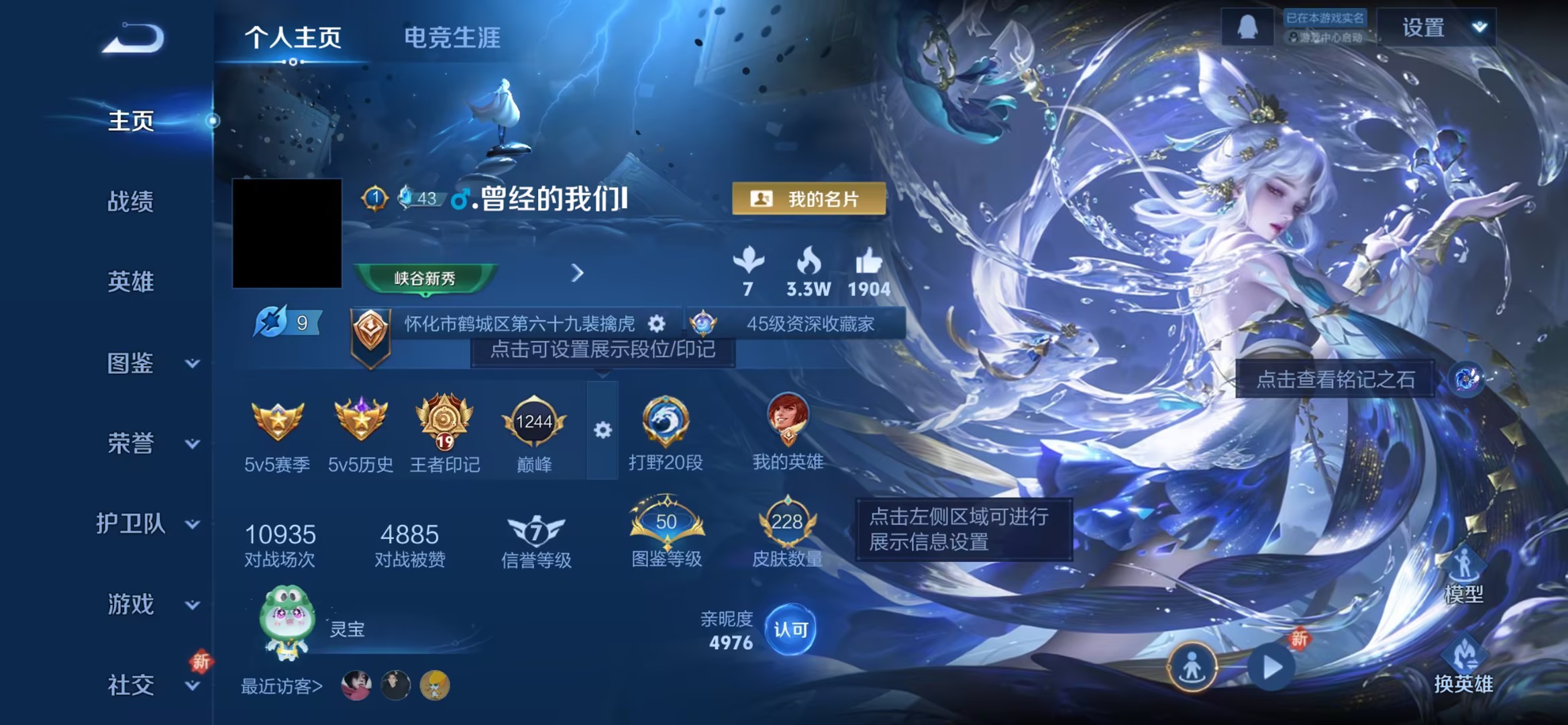Viewport: 1568px width, 725px height.
Task: Select the 5v5赛季 rank badge
Action: [x=276, y=423]
